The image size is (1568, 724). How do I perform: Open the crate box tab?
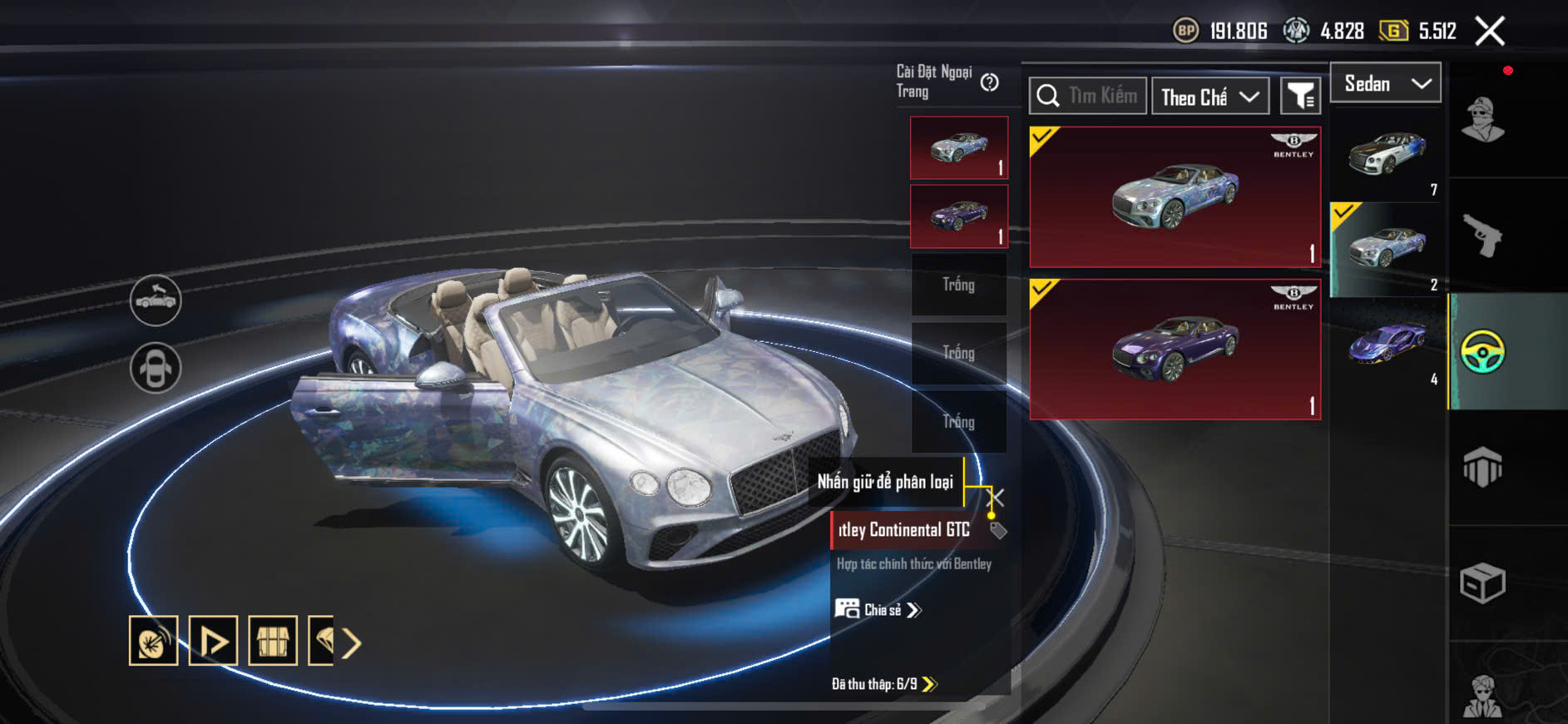[1483, 583]
